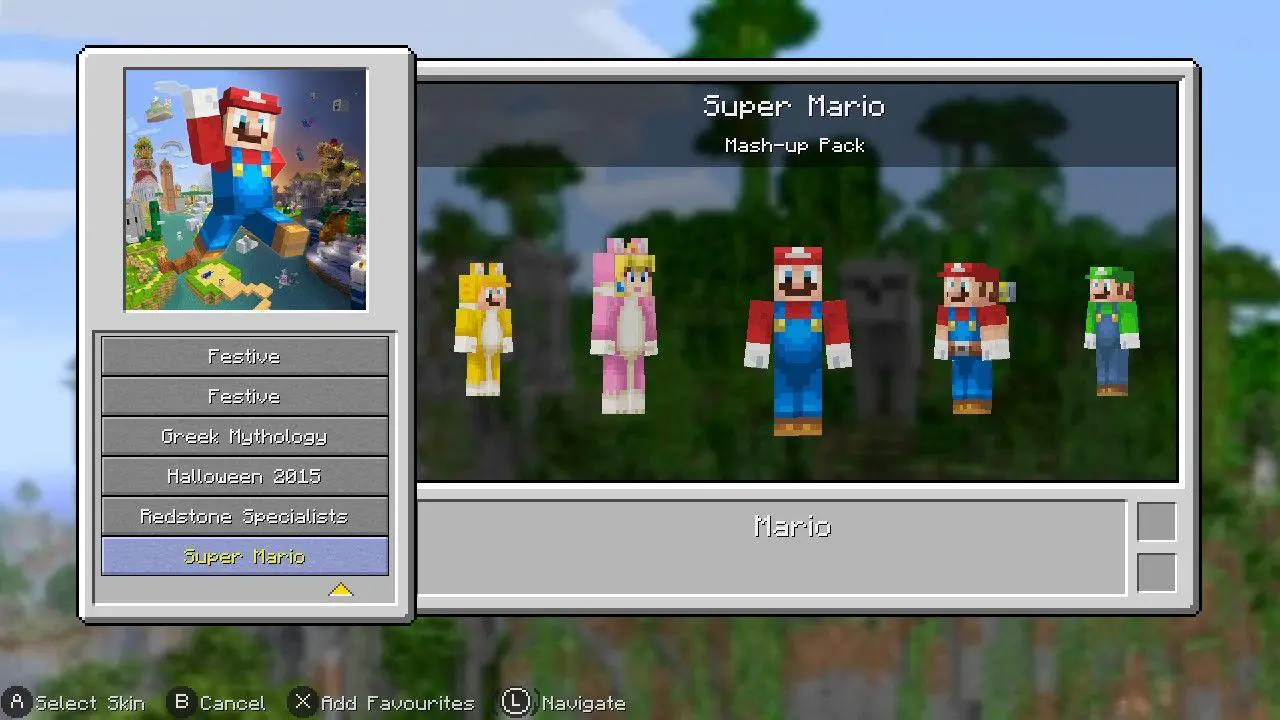Click the X button icon for Add Favourites
The width and height of the screenshot is (1280, 720).
[302, 702]
